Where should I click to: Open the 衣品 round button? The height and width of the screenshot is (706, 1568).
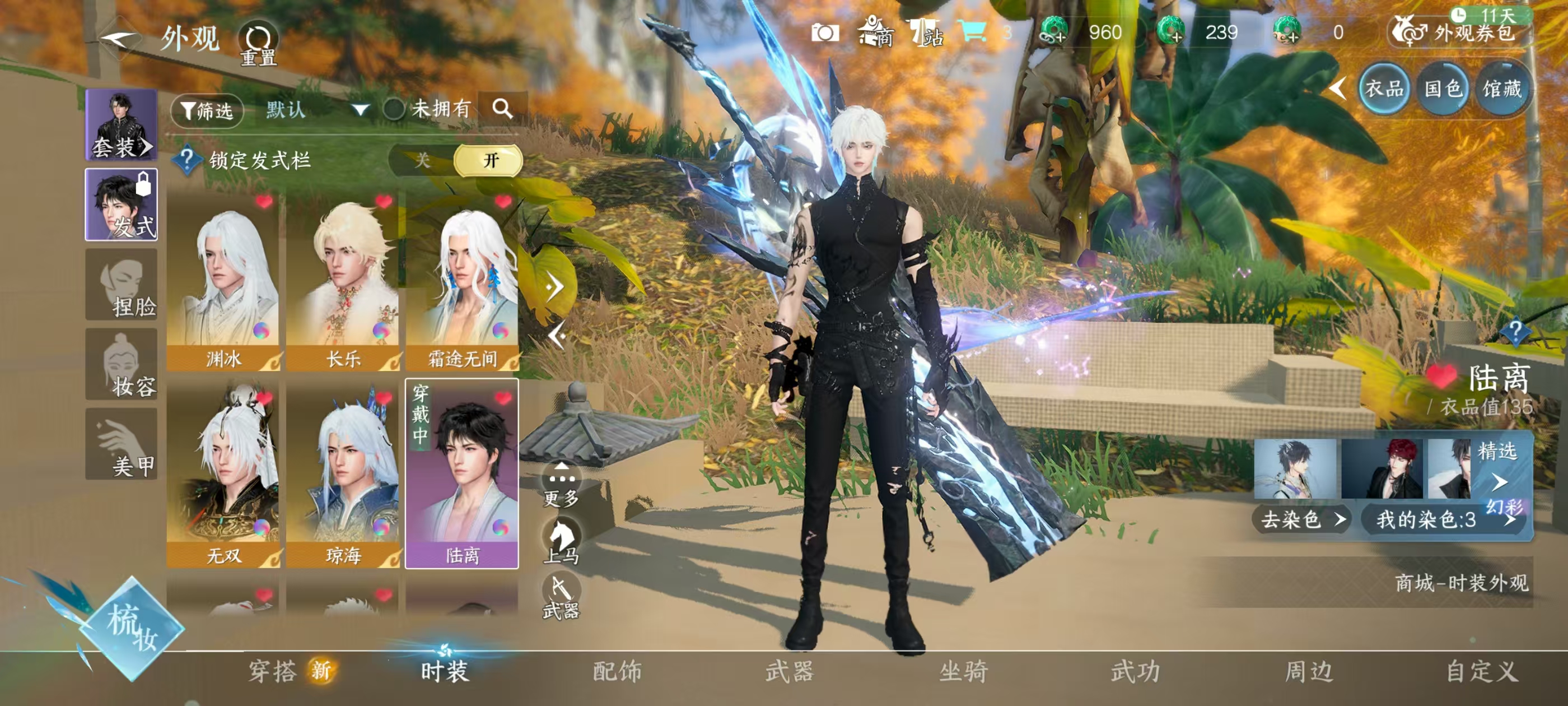pos(1384,89)
